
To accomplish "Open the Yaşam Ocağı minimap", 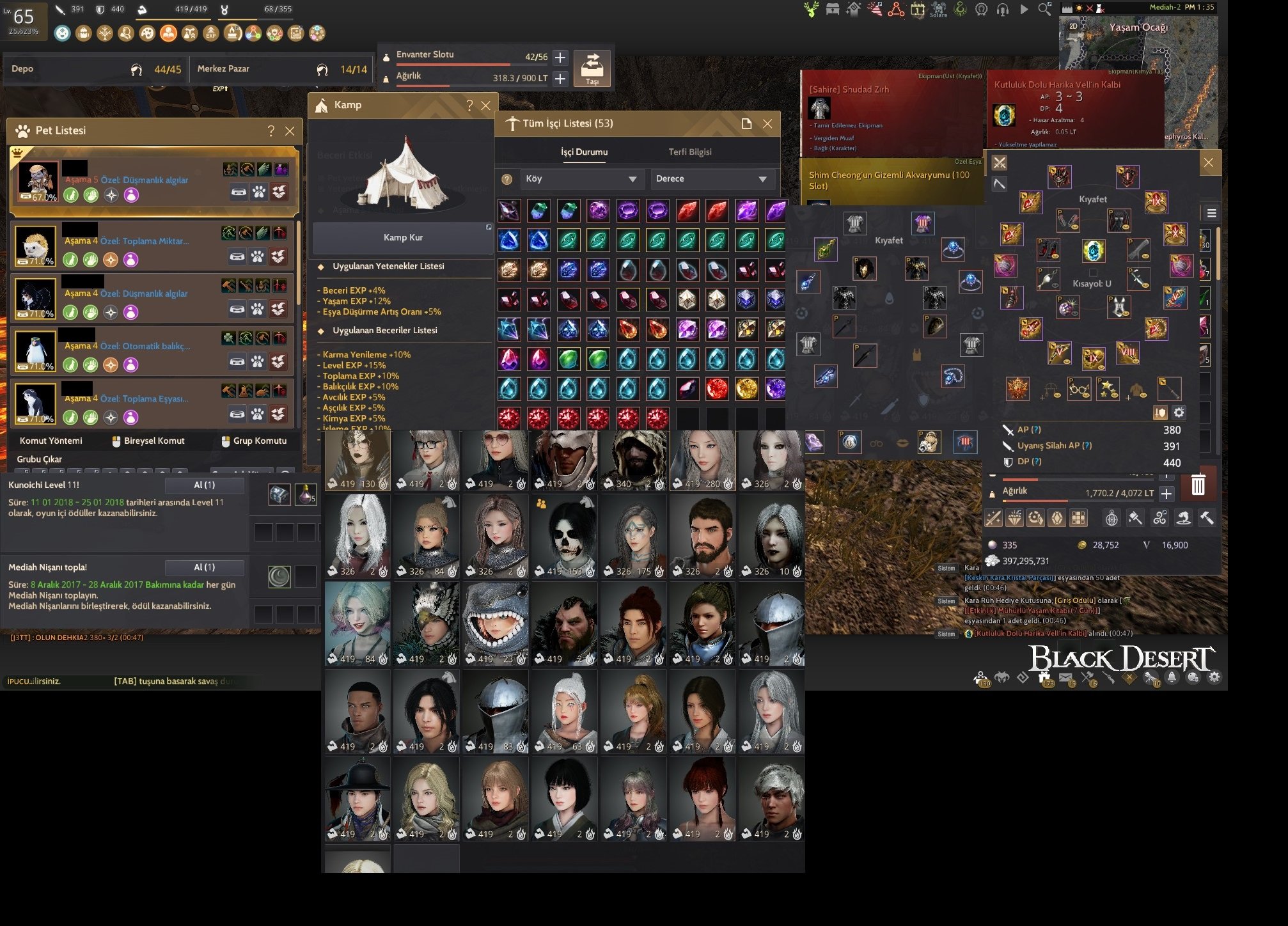I will click(x=1138, y=45).
